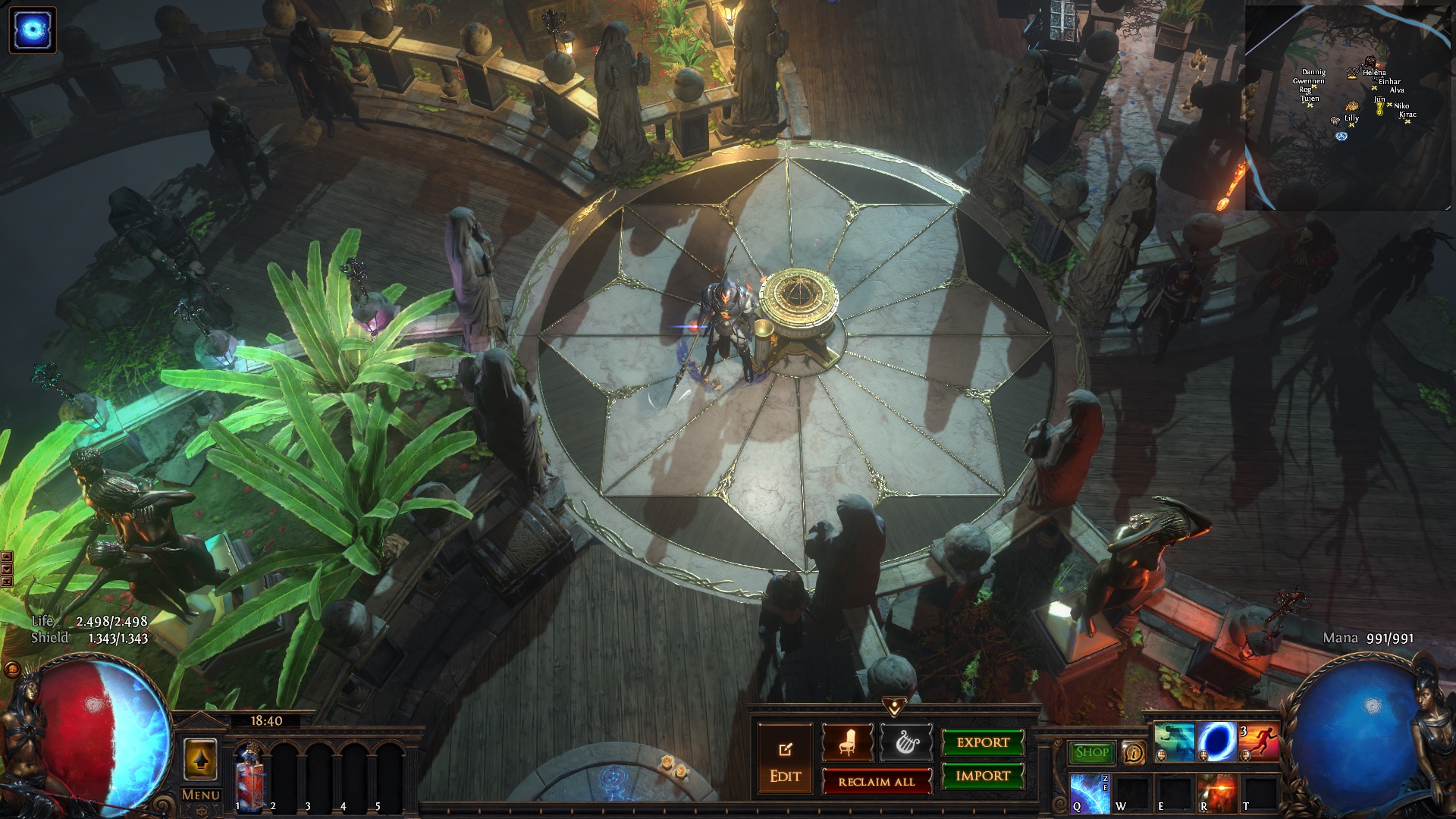Select the hideout music lyre button
Image resolution: width=1456 pixels, height=819 pixels.
pos(905,742)
